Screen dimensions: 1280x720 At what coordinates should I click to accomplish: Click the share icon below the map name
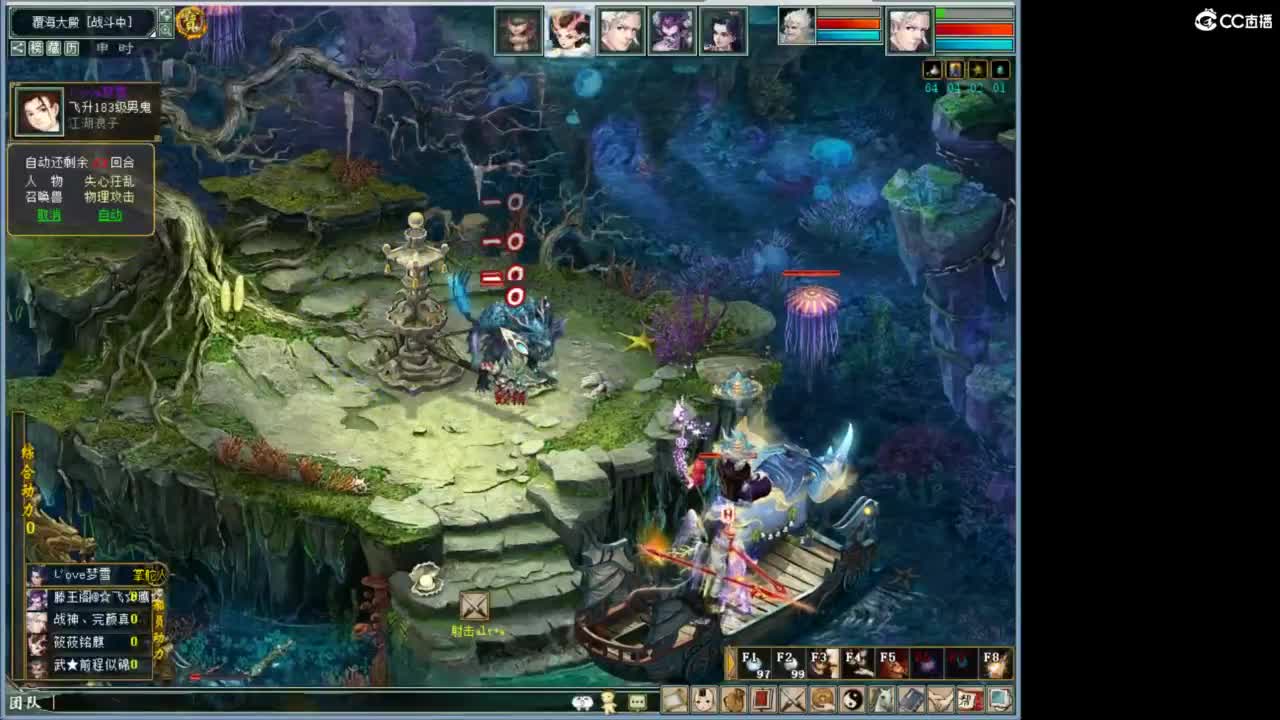[16, 47]
